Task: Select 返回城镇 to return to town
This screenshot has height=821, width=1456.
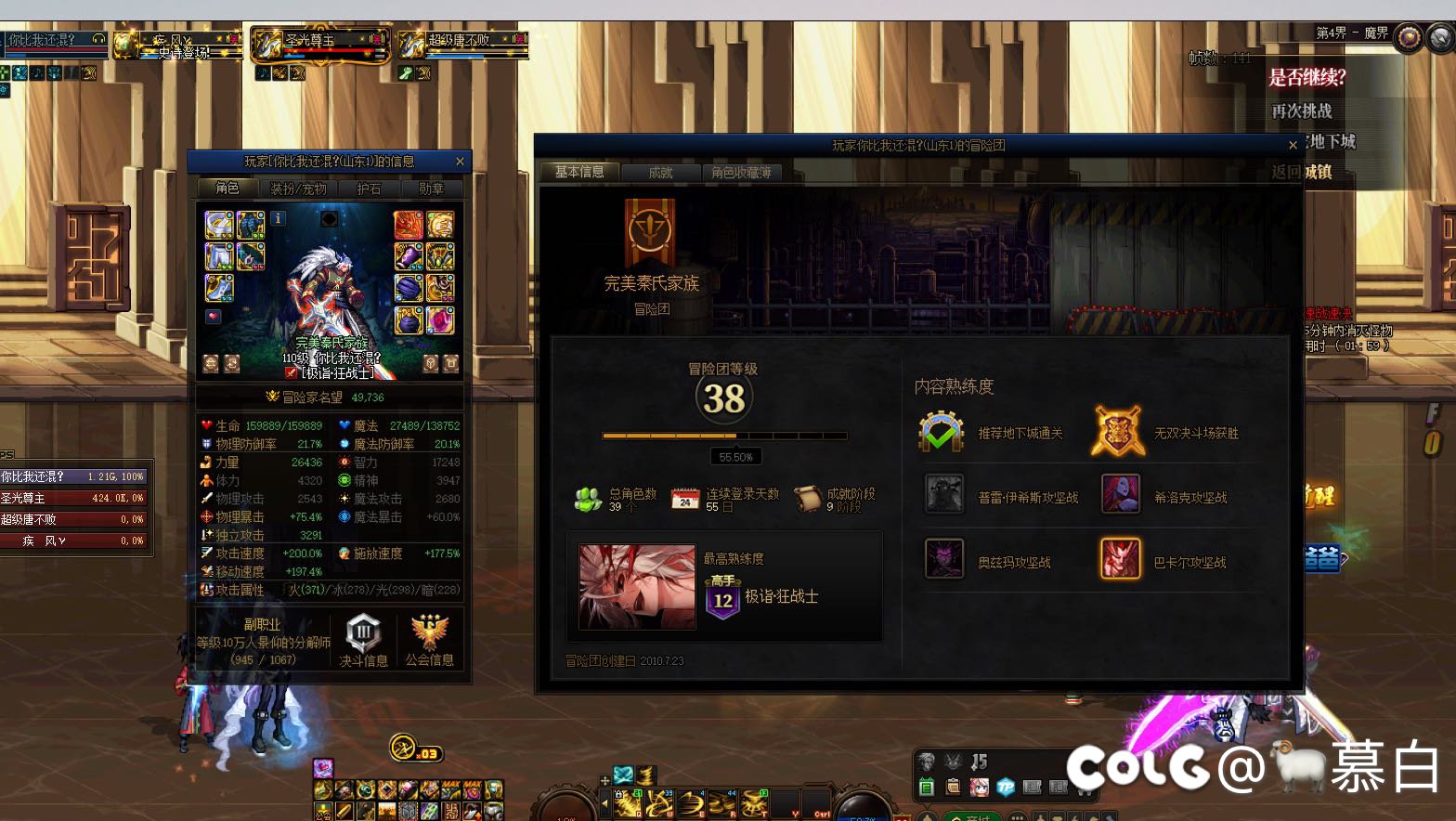Action: [x=1302, y=172]
